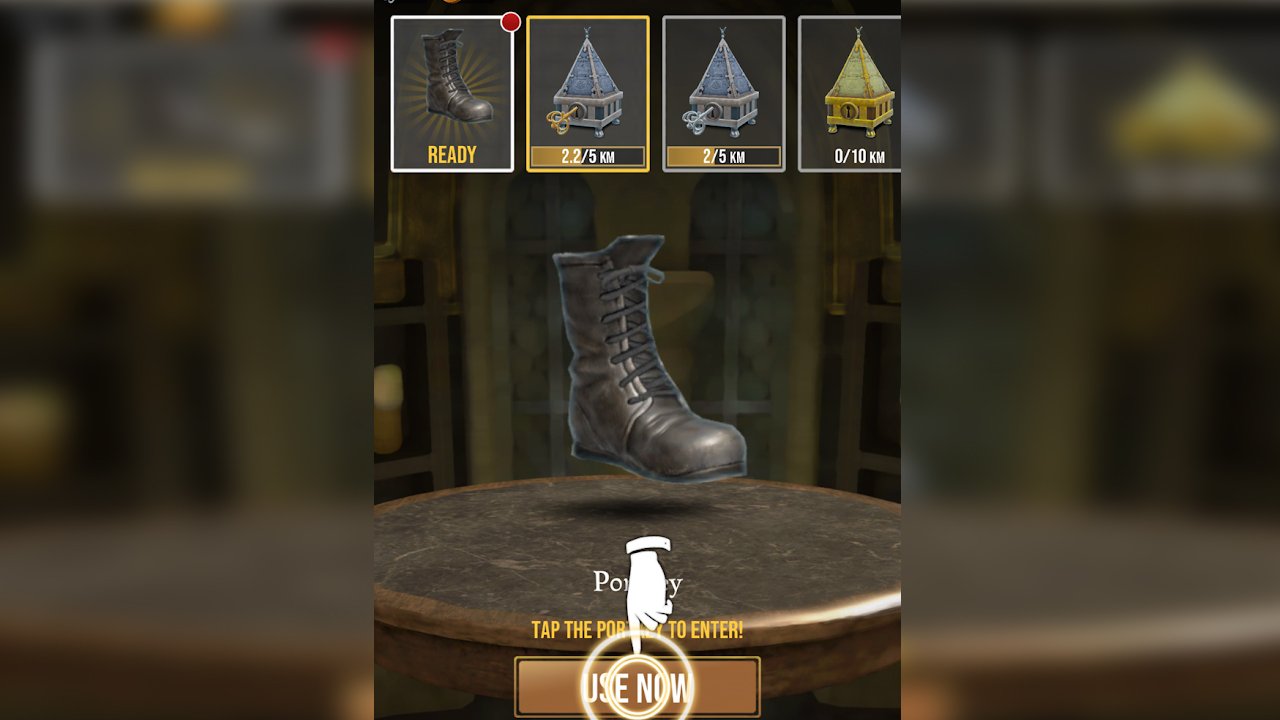Image resolution: width=1280 pixels, height=720 pixels.
Task: Choose the 2.2/5 km Portmanteau slot
Action: click(x=588, y=94)
